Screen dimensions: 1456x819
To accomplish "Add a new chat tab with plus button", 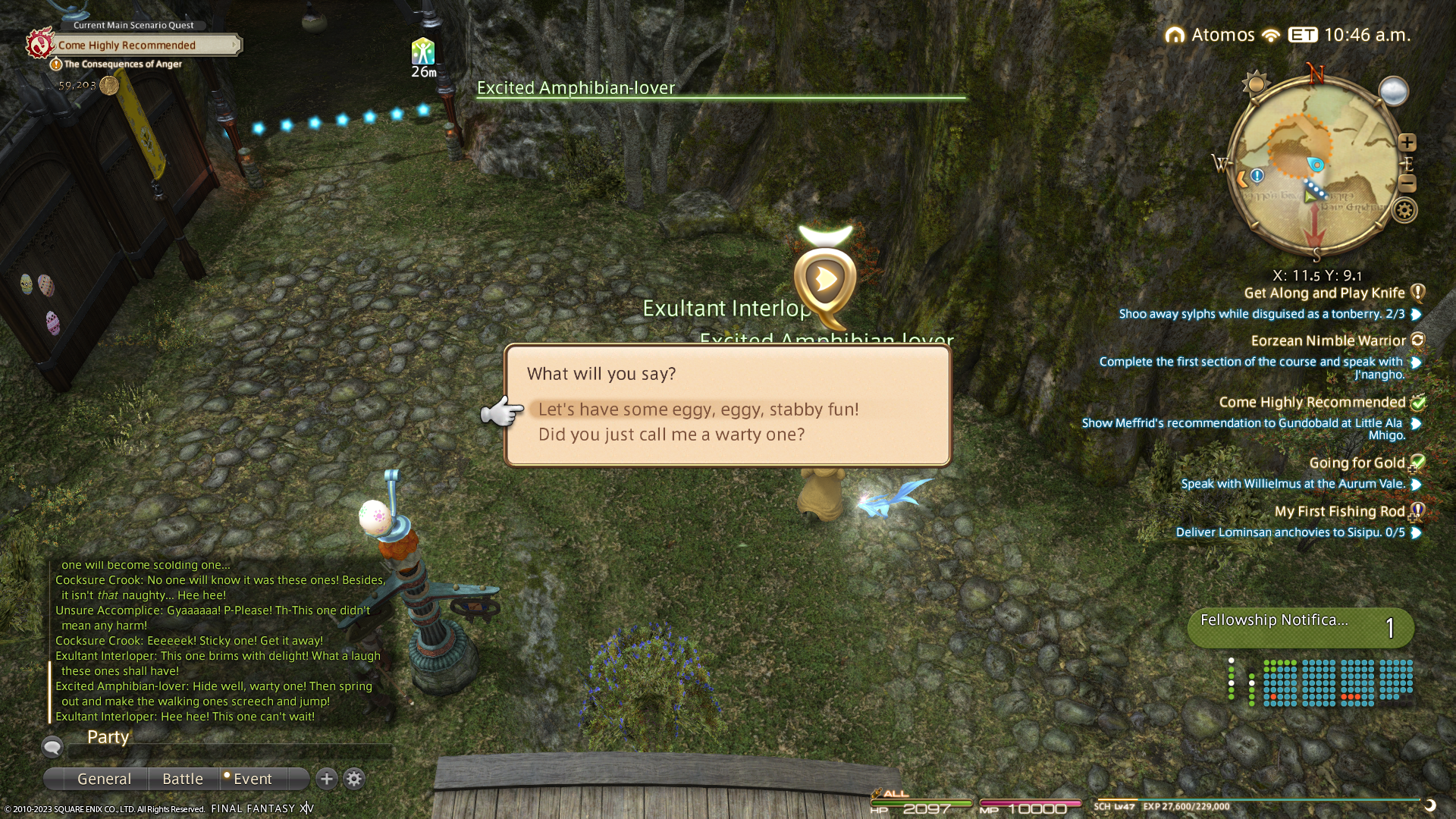I will 327,779.
